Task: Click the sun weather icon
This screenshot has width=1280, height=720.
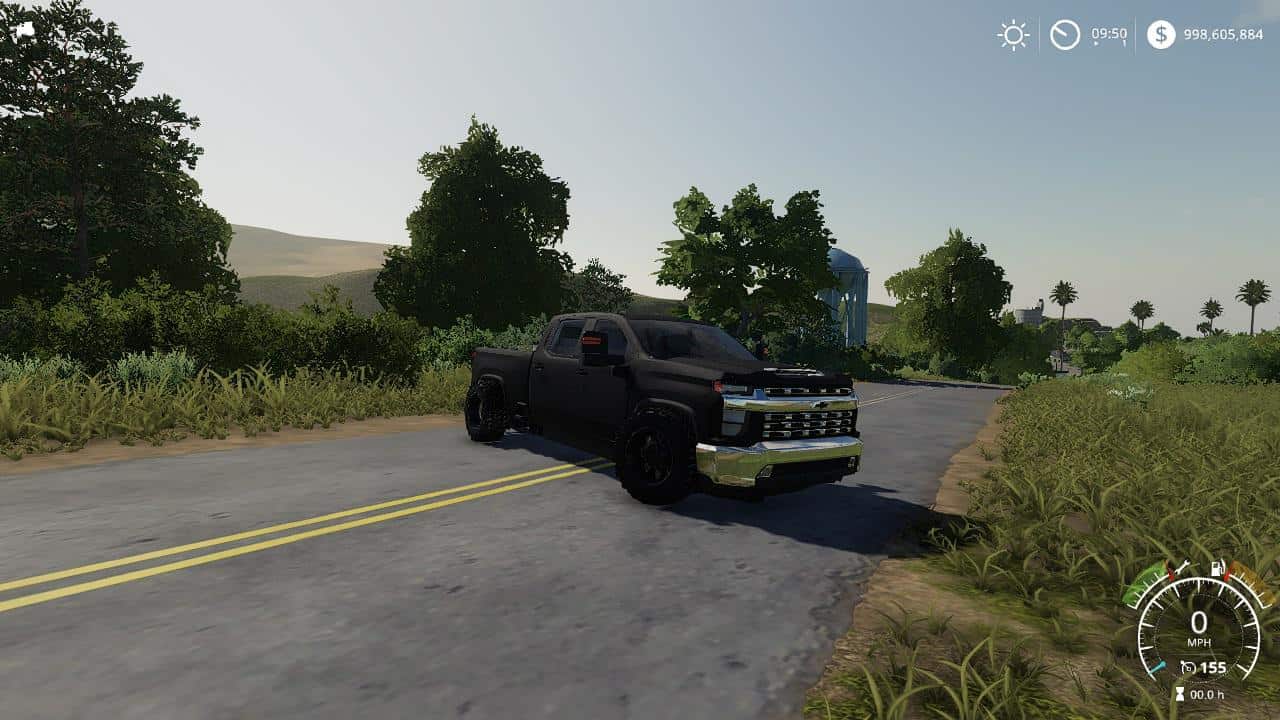Action: [1013, 35]
